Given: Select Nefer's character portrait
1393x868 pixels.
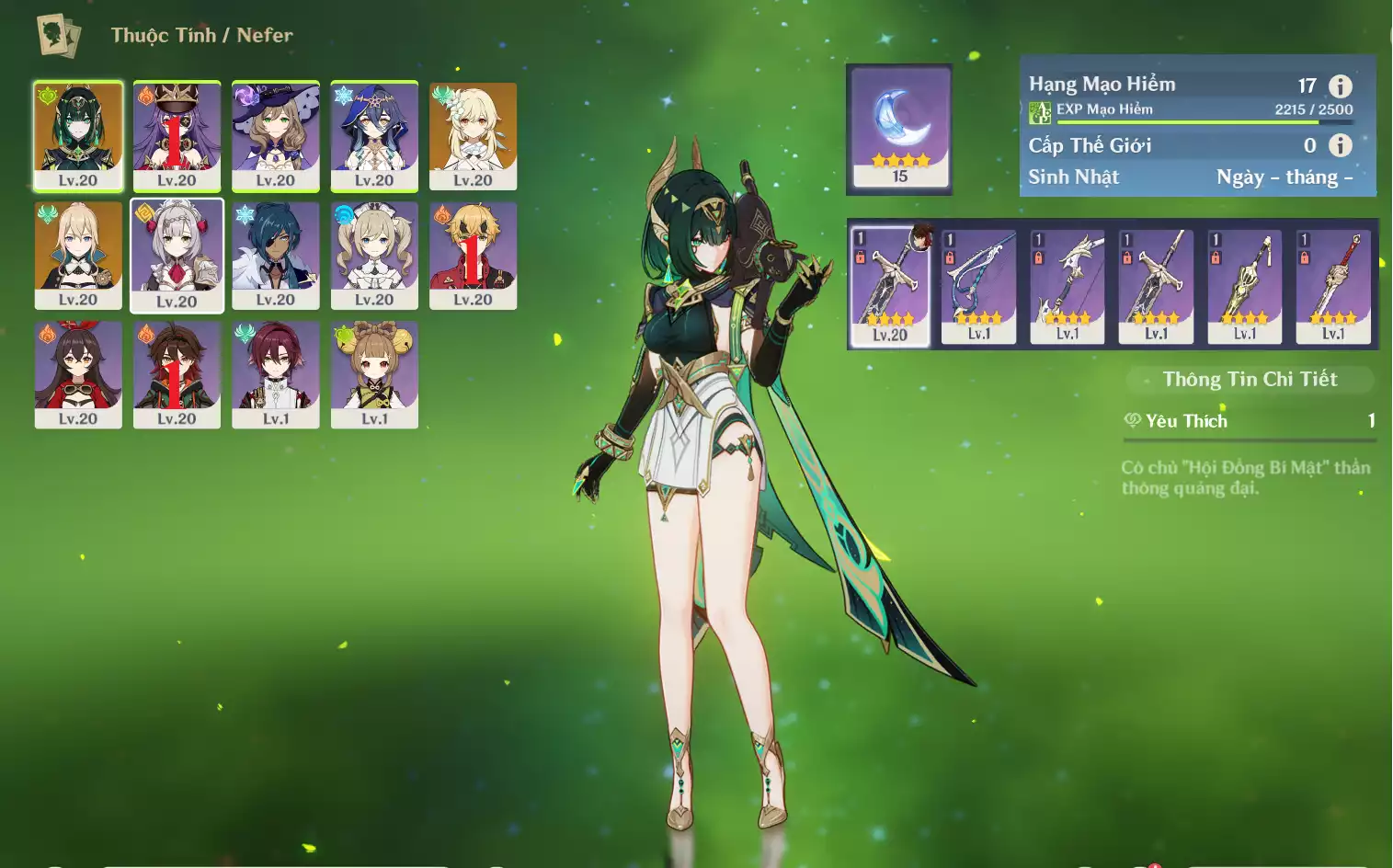Looking at the screenshot, I should tap(78, 135).
